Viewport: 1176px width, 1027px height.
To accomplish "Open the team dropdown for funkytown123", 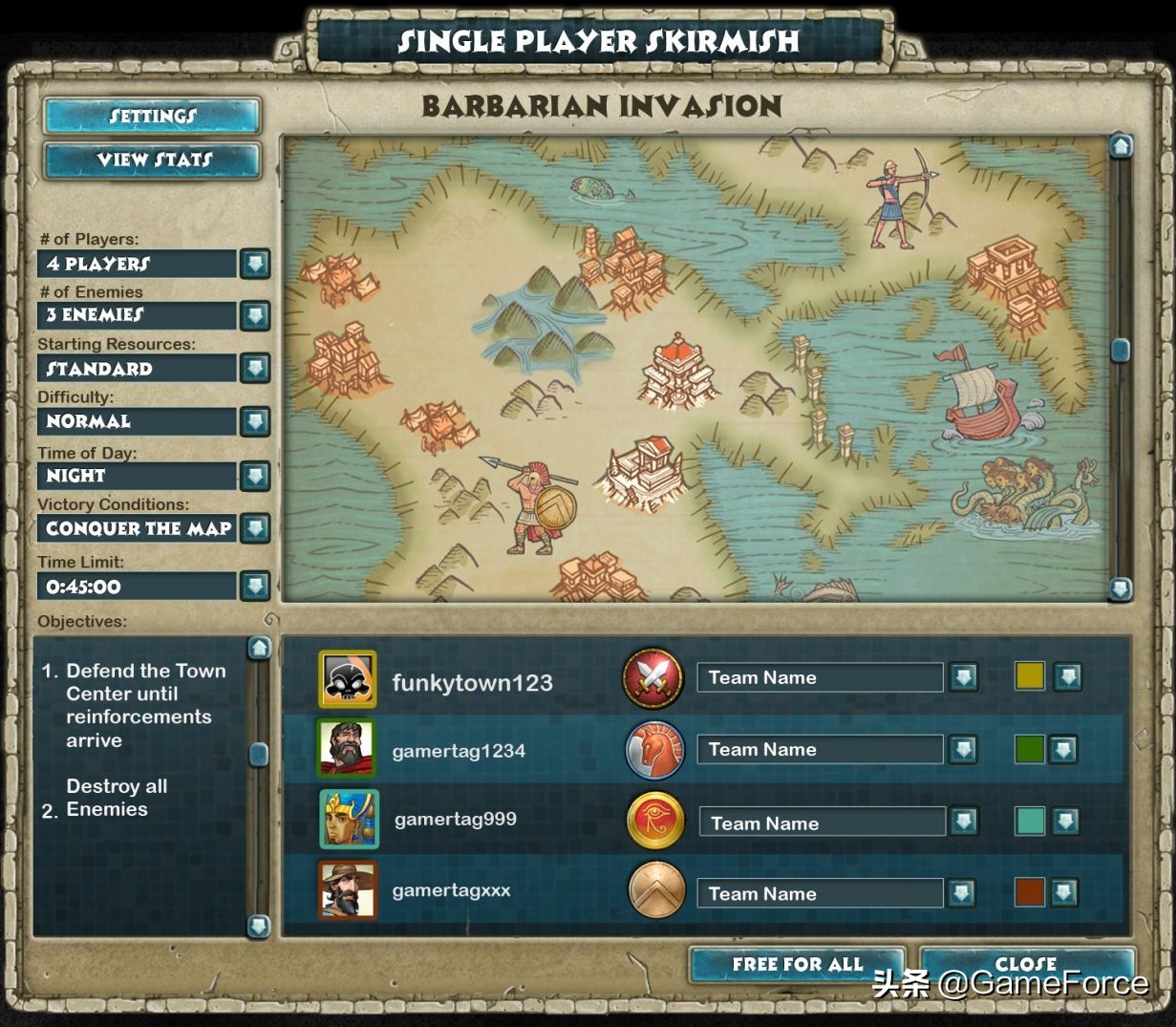I will (963, 677).
